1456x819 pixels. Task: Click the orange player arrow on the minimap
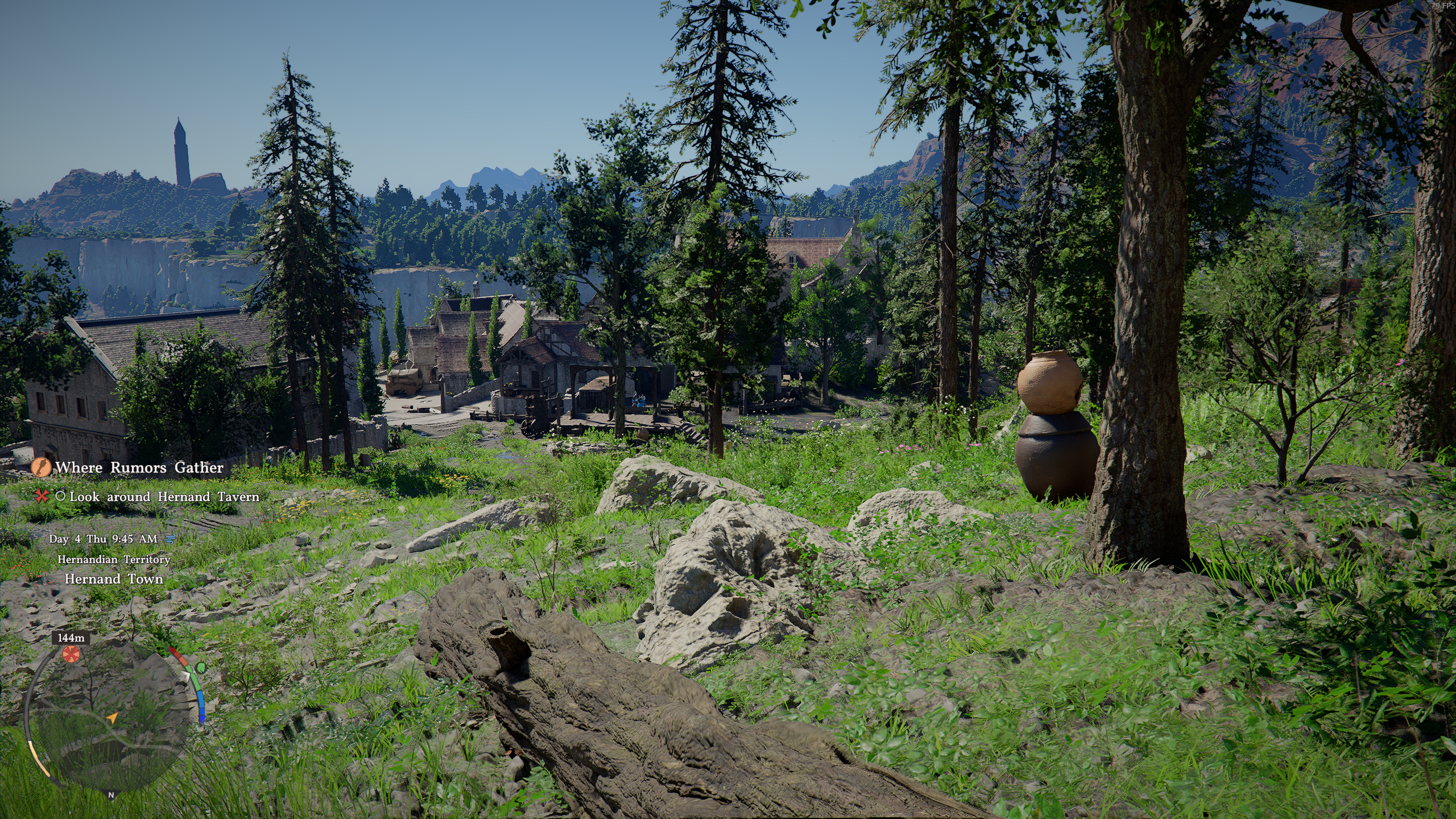coord(113,718)
